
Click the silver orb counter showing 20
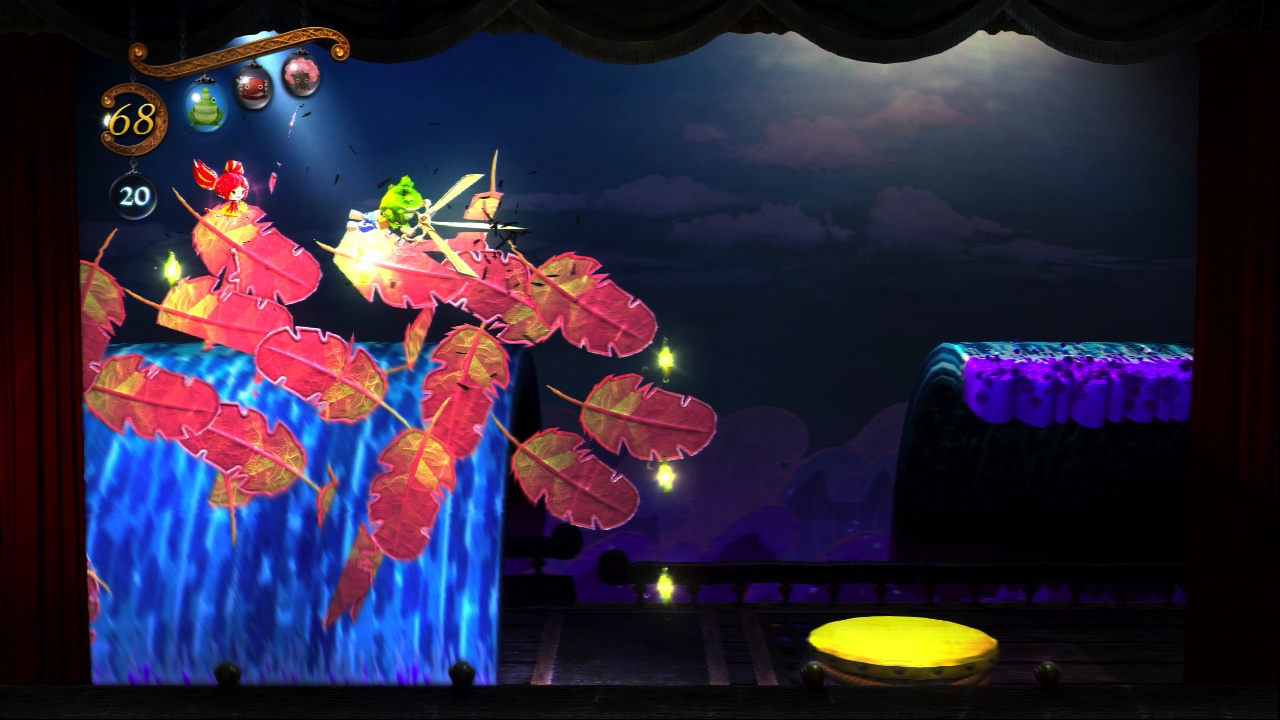pos(132,196)
